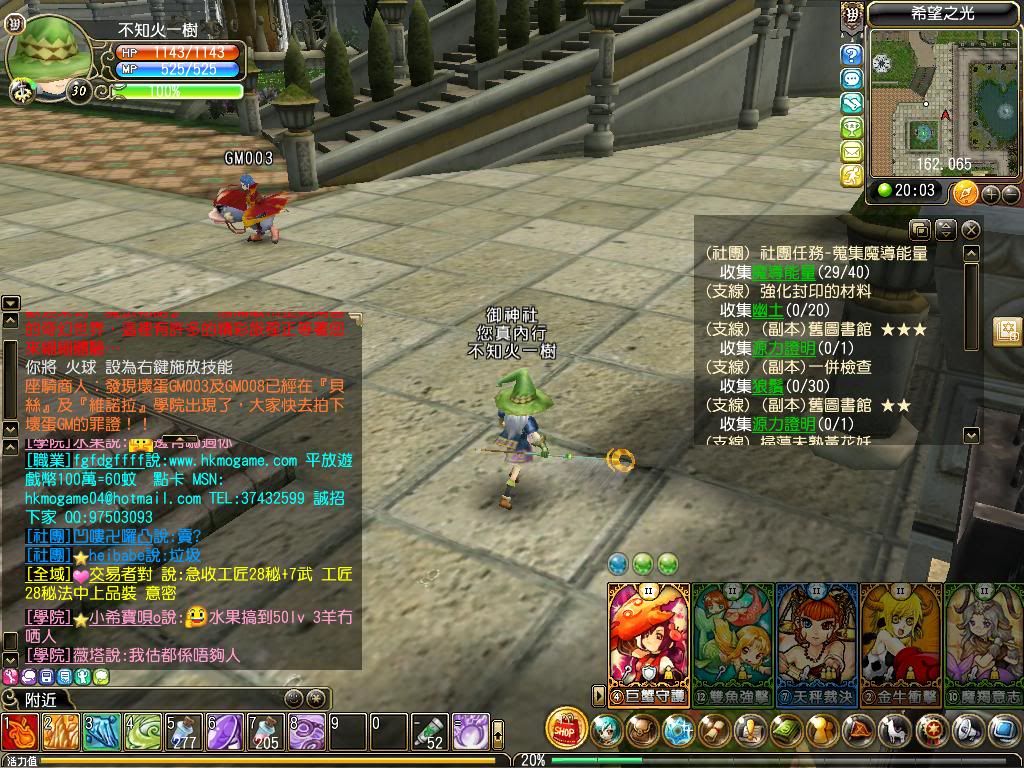The width and height of the screenshot is (1024, 768).
Task: Use the blue potion with 277 count
Action: click(x=183, y=733)
